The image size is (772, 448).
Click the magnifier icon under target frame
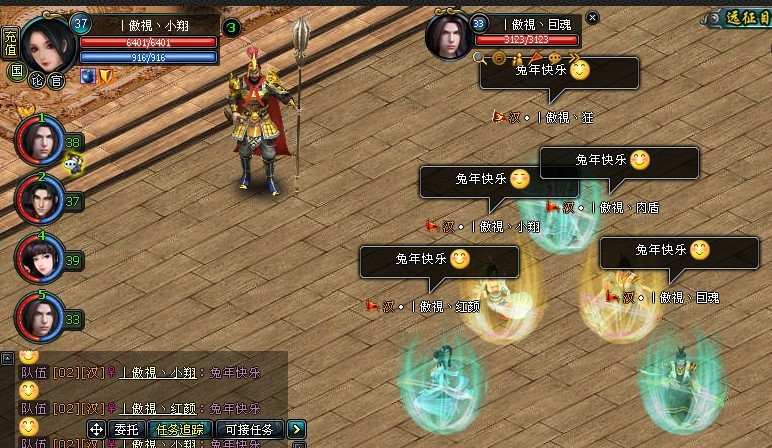(480, 59)
